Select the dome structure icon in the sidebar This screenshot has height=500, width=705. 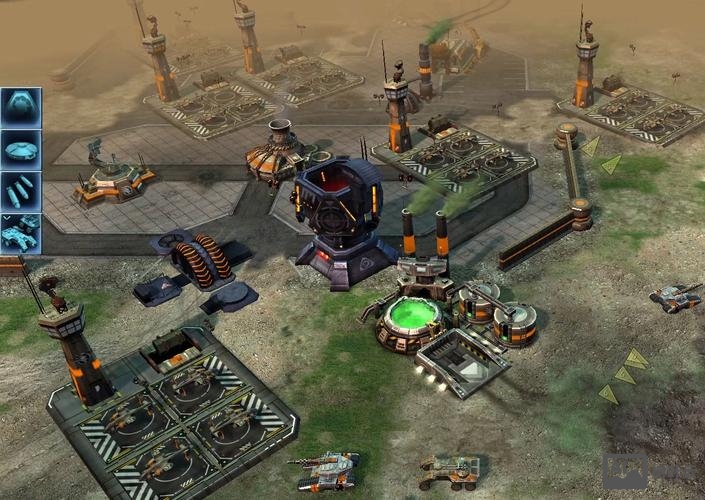20,106
